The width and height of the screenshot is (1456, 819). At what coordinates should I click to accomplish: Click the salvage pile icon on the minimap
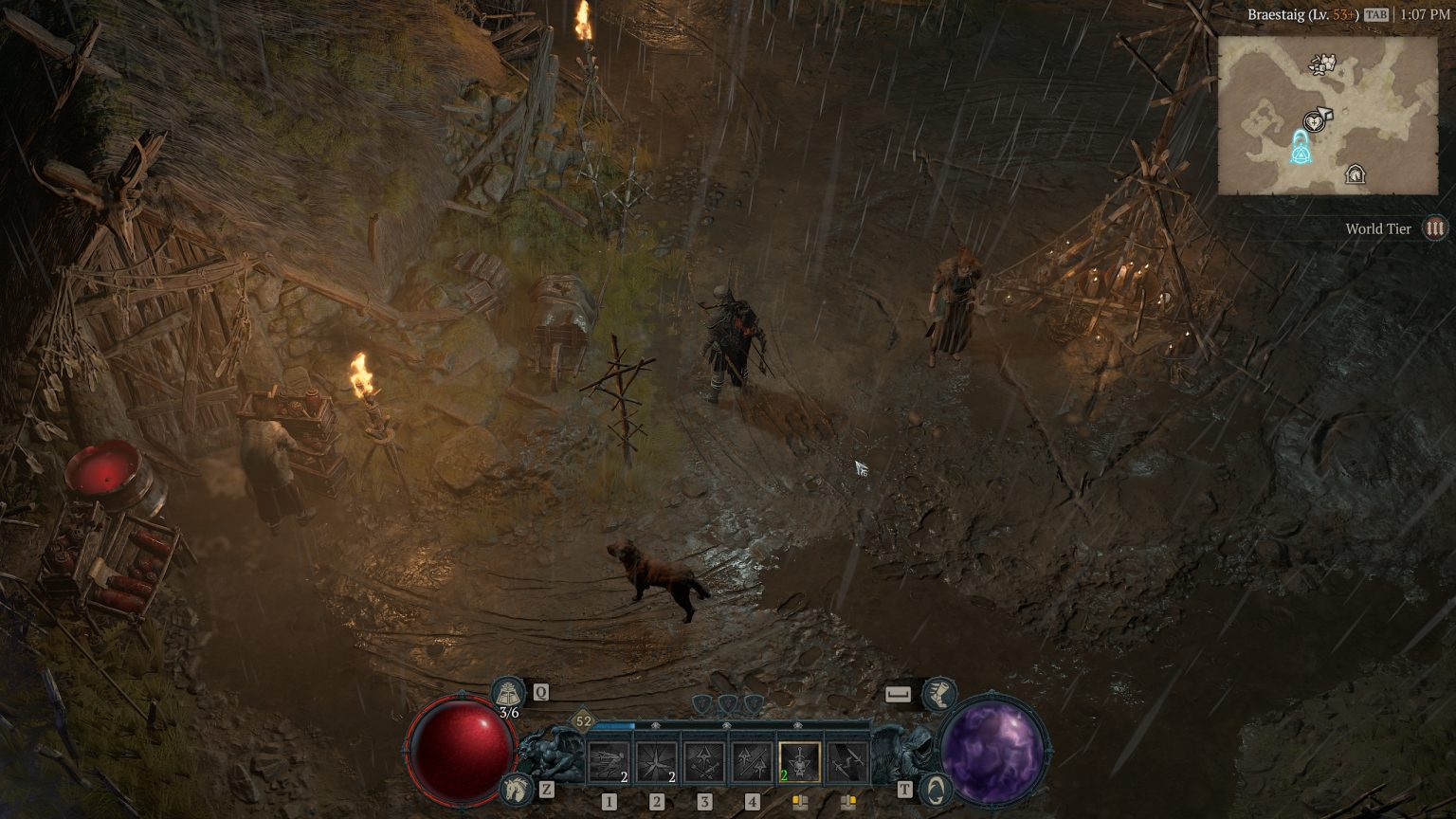[1321, 64]
